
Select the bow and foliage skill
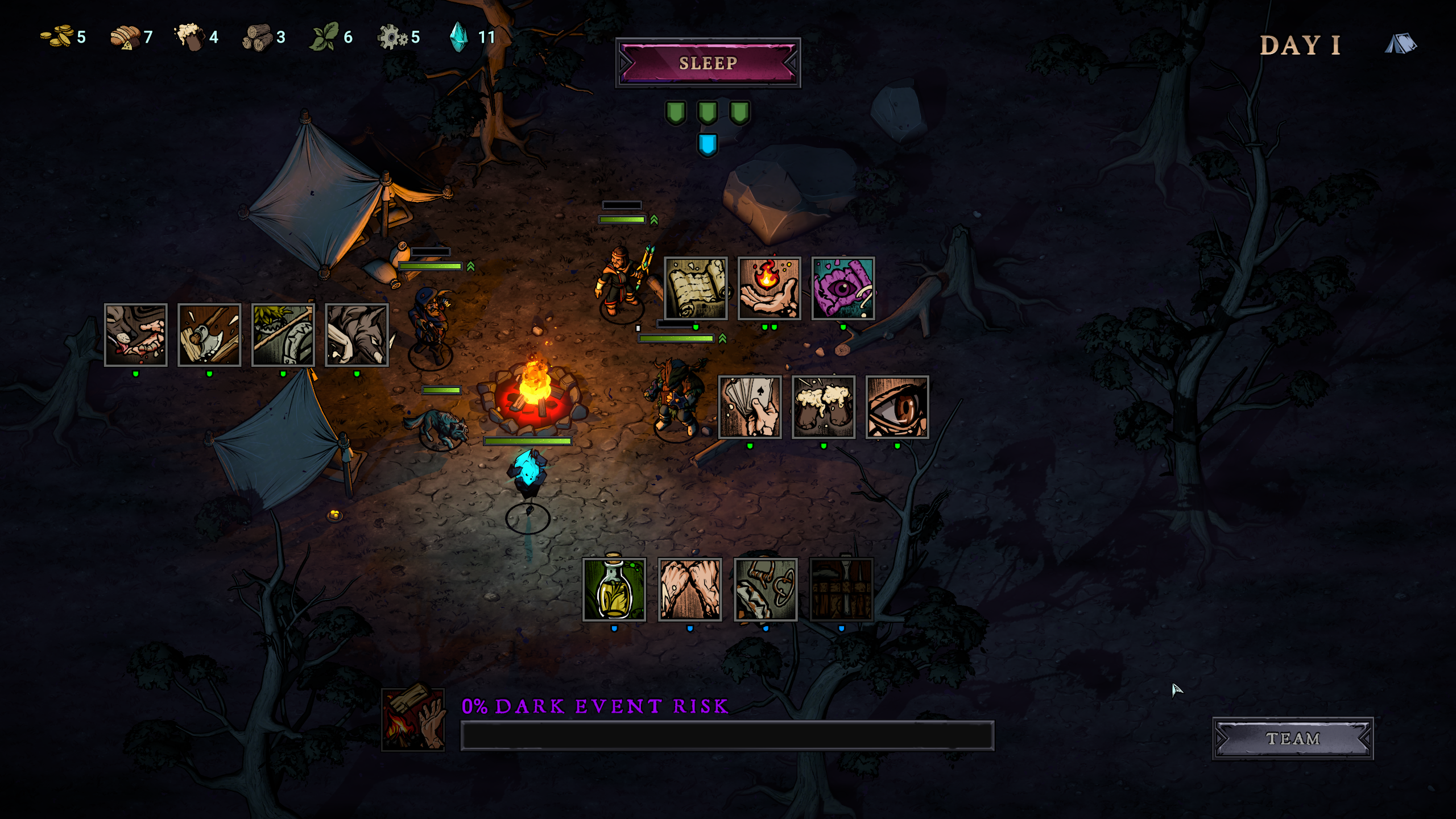pyautogui.click(x=283, y=335)
